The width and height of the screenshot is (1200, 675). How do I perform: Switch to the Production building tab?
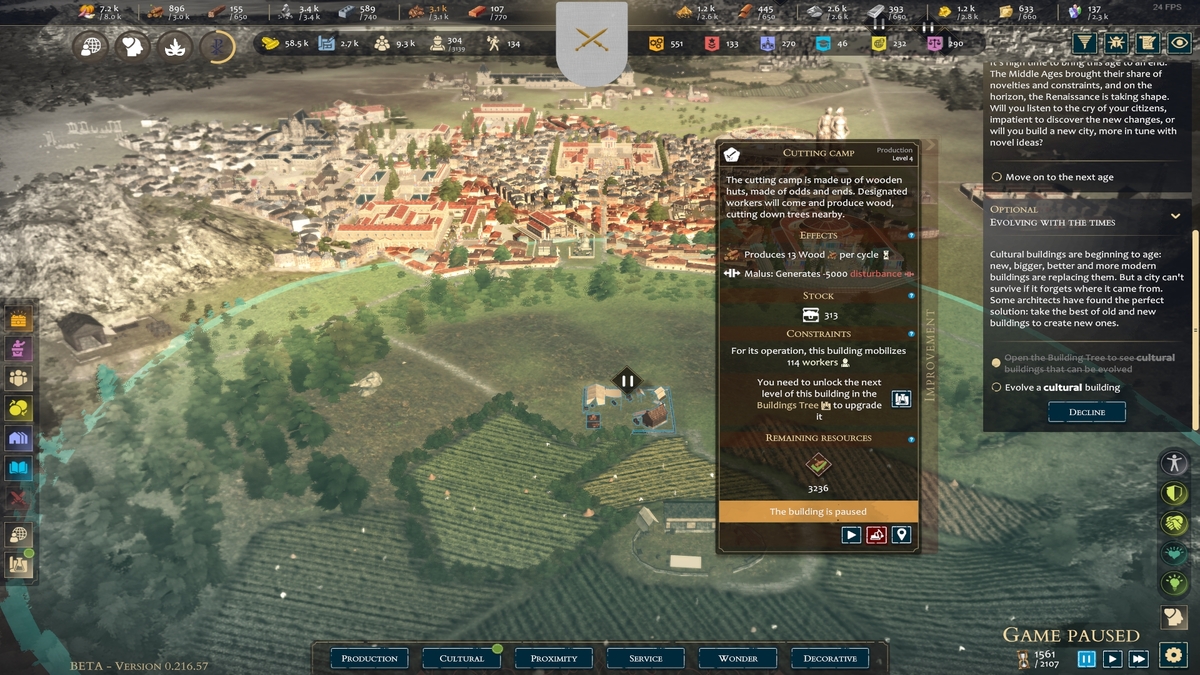369,658
